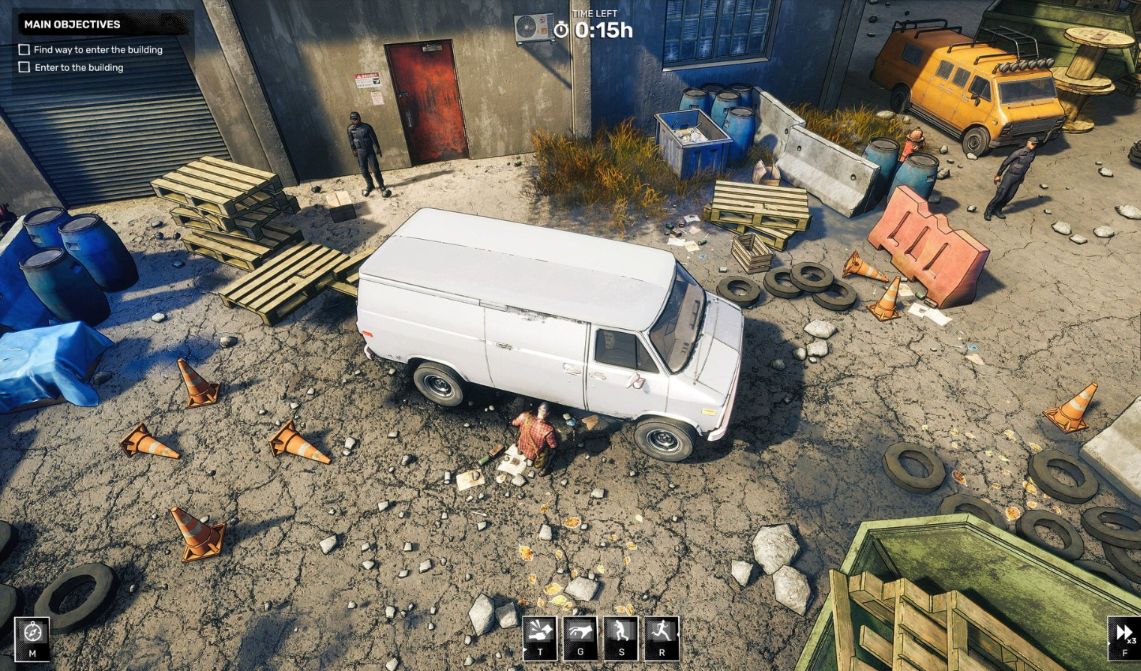Open the map with the compass icon
Viewport: 1141px width, 671px height.
pyautogui.click(x=31, y=636)
